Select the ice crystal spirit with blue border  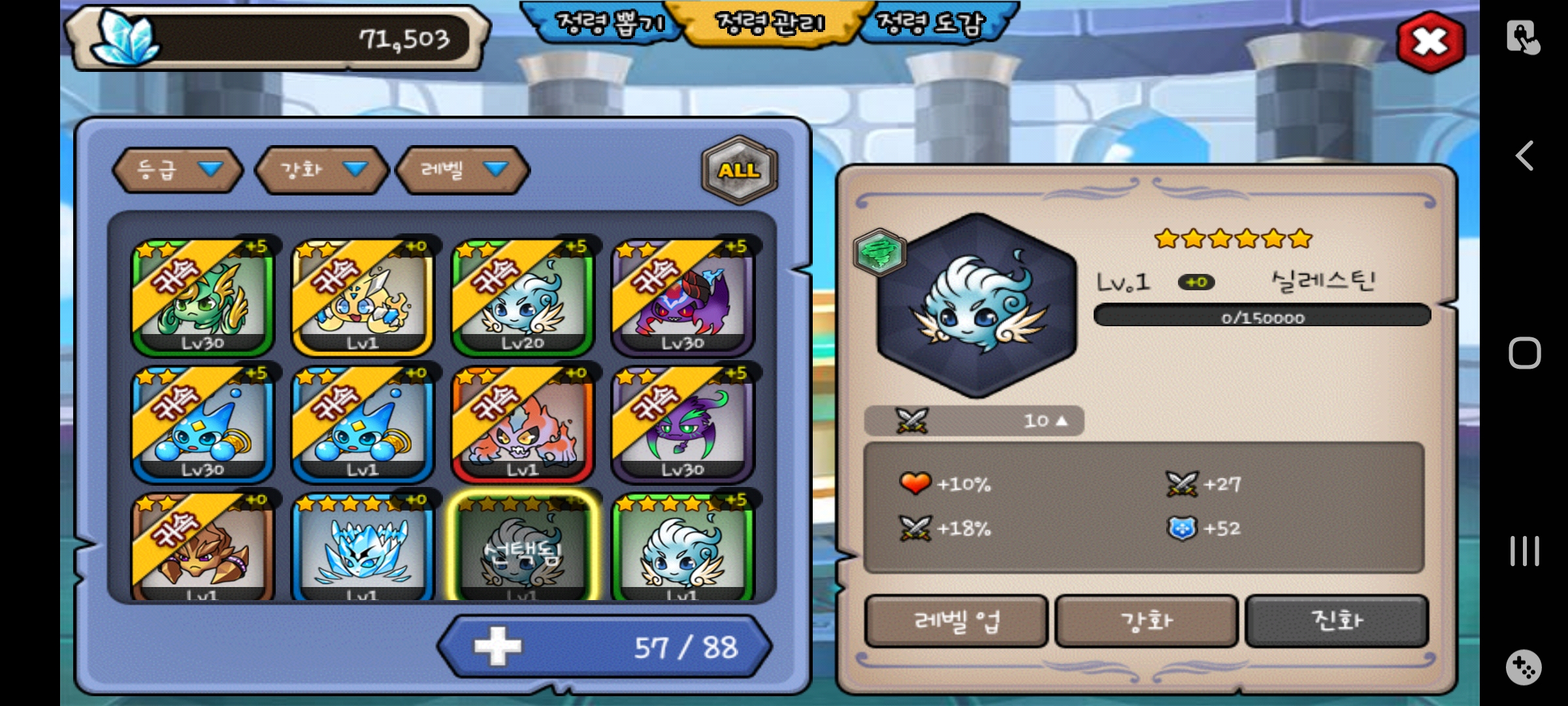363,549
